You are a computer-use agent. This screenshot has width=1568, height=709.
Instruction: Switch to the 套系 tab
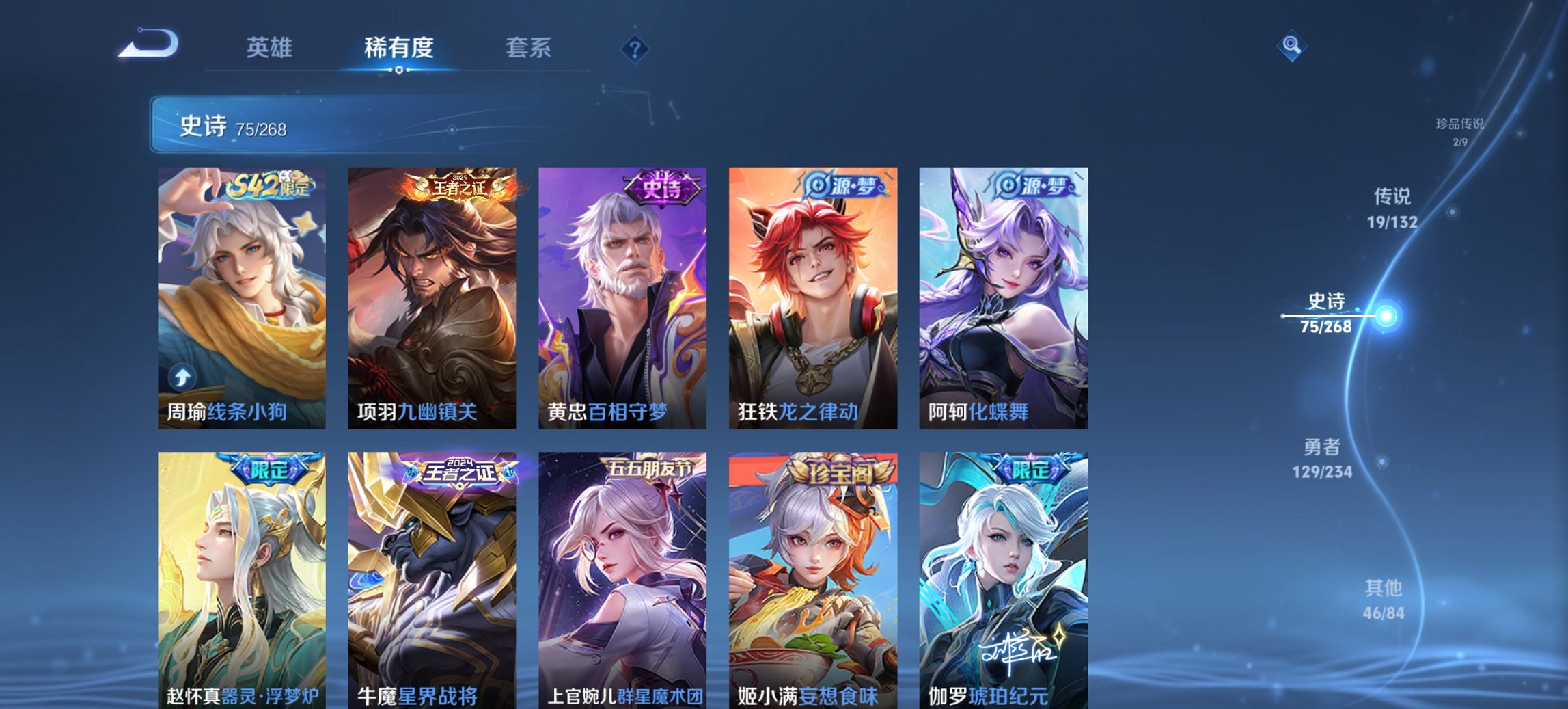(529, 48)
